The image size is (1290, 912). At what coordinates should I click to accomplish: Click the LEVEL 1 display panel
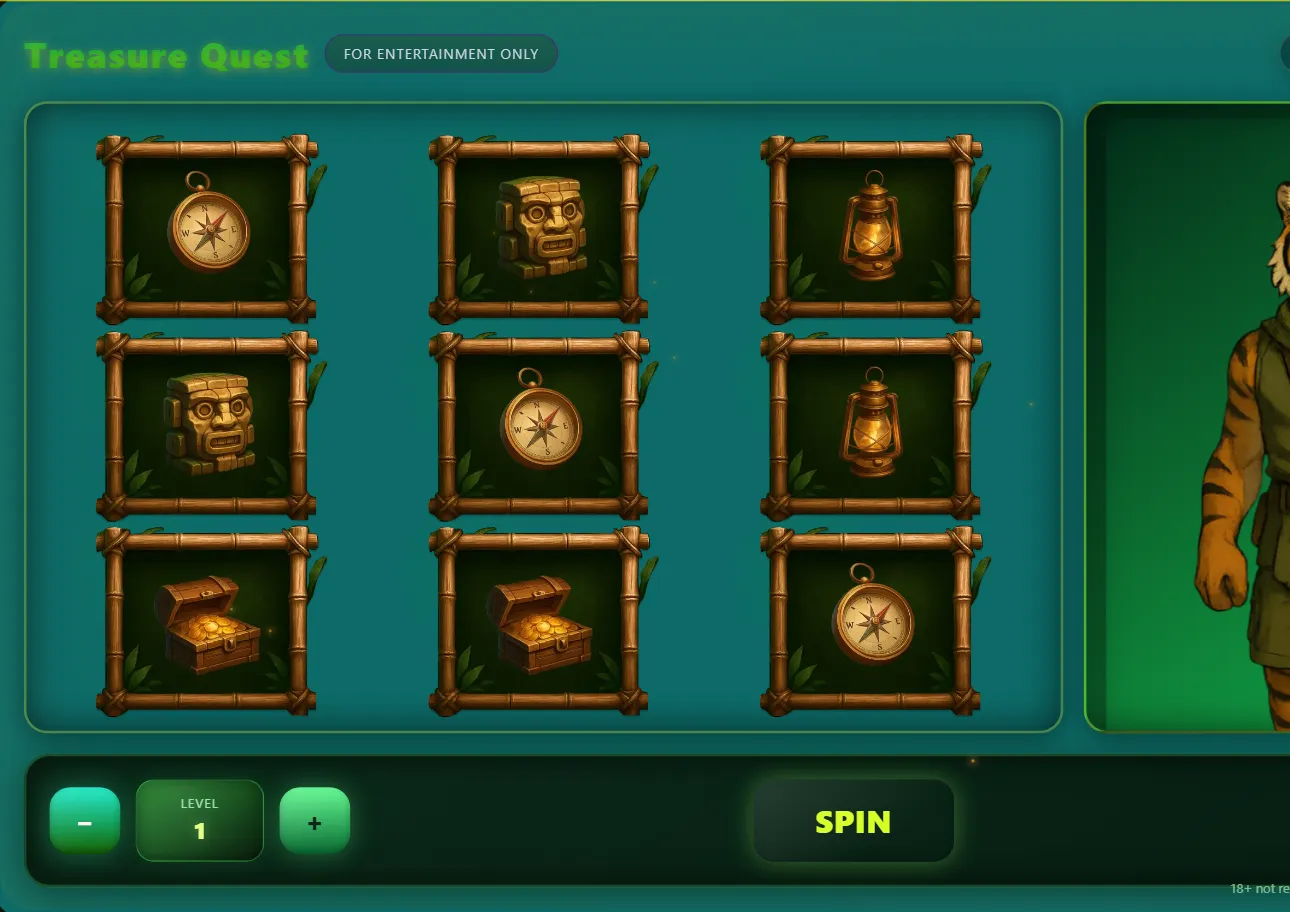click(199, 820)
